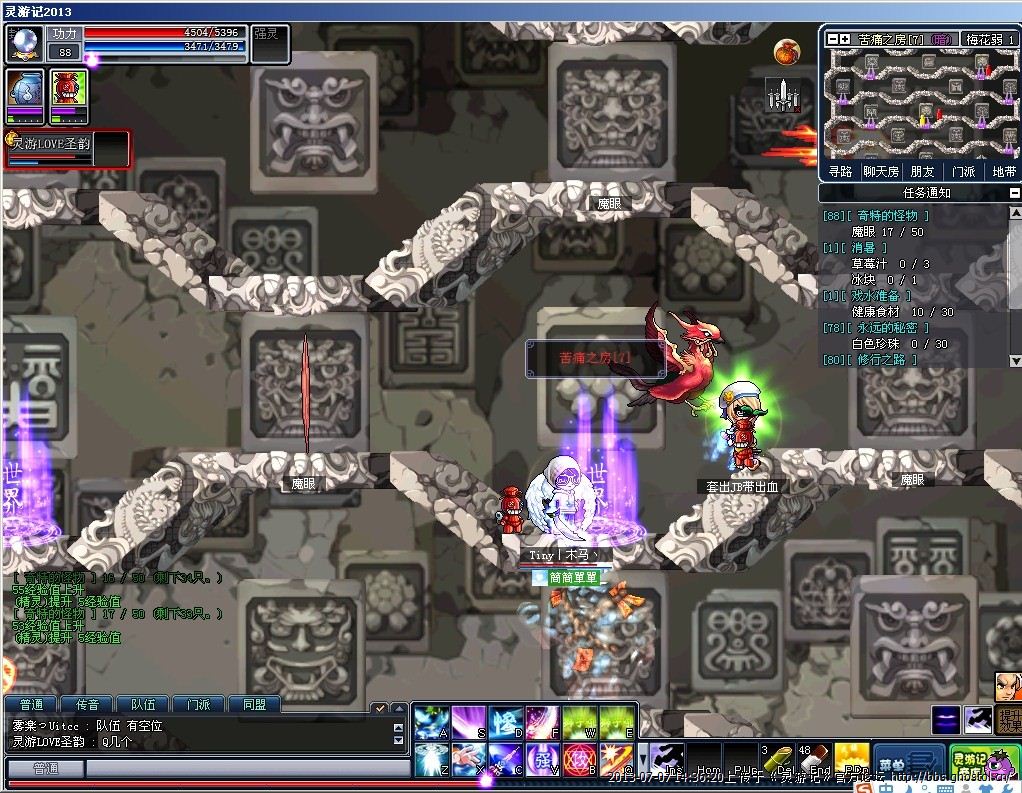
Task: Switch to the 同盟 alliance chat tab
Action: tap(254, 704)
